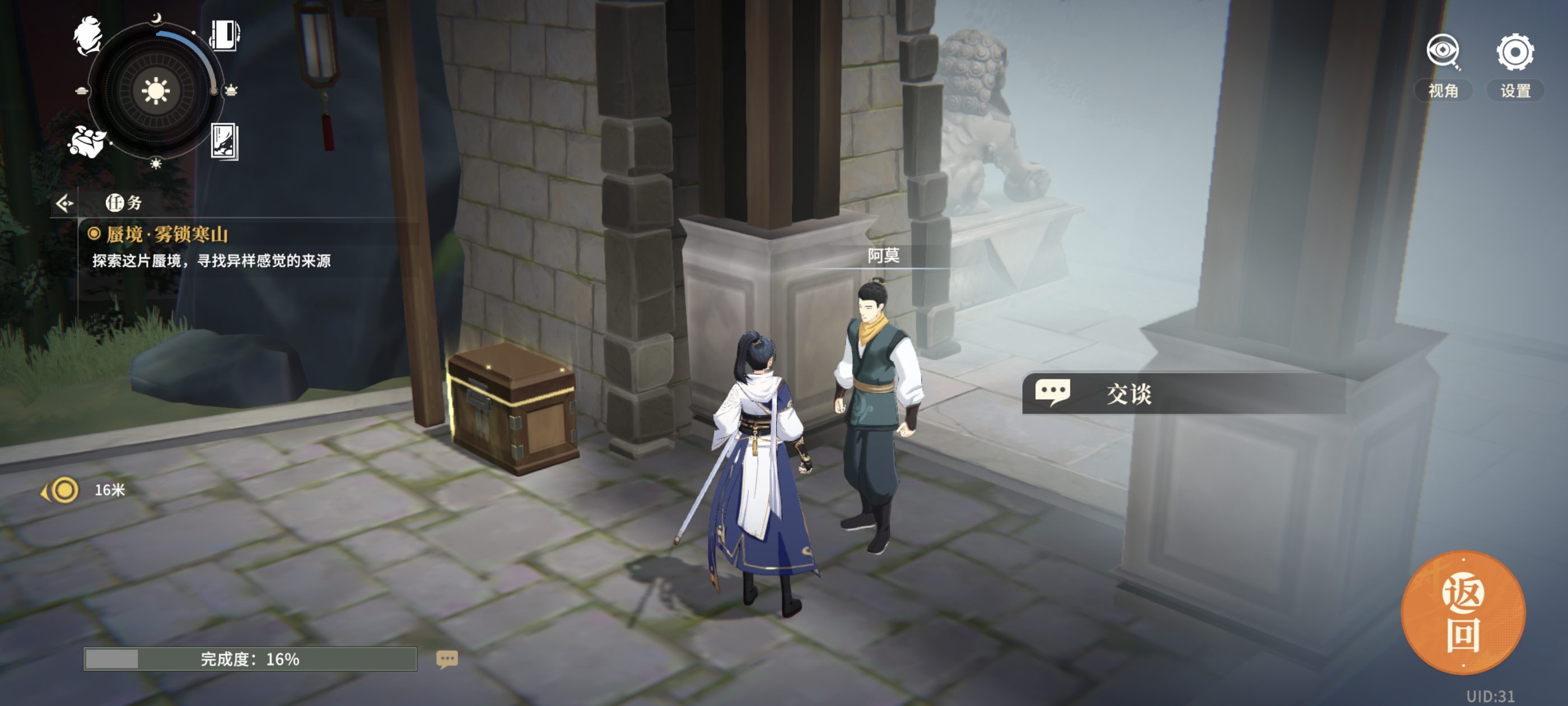Open the leaf and flower bundle icon

[87, 141]
